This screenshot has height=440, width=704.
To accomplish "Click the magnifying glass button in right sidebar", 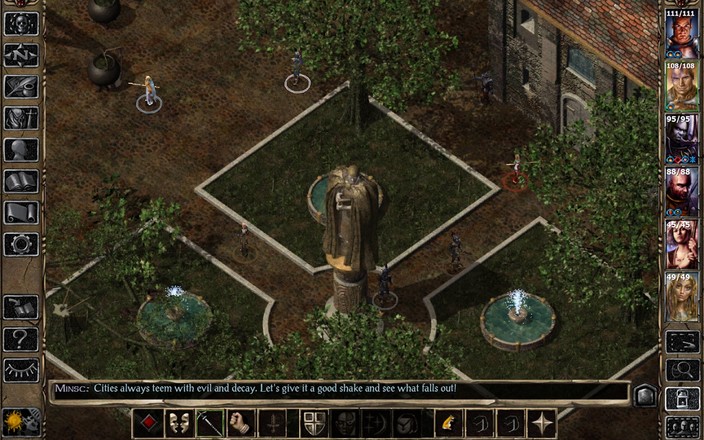I will coord(682,370).
